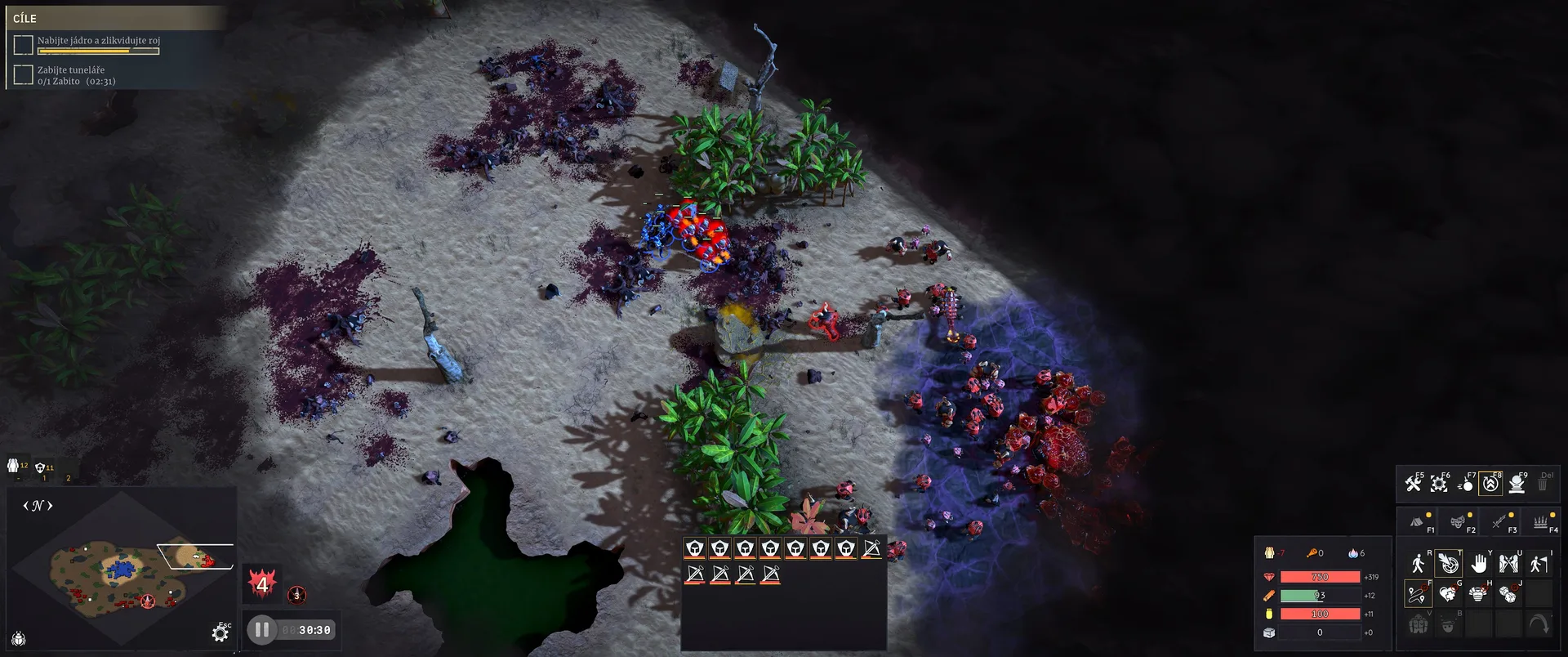The width and height of the screenshot is (1568, 657).
Task: Open settings via the gear icon
Action: (x=220, y=633)
